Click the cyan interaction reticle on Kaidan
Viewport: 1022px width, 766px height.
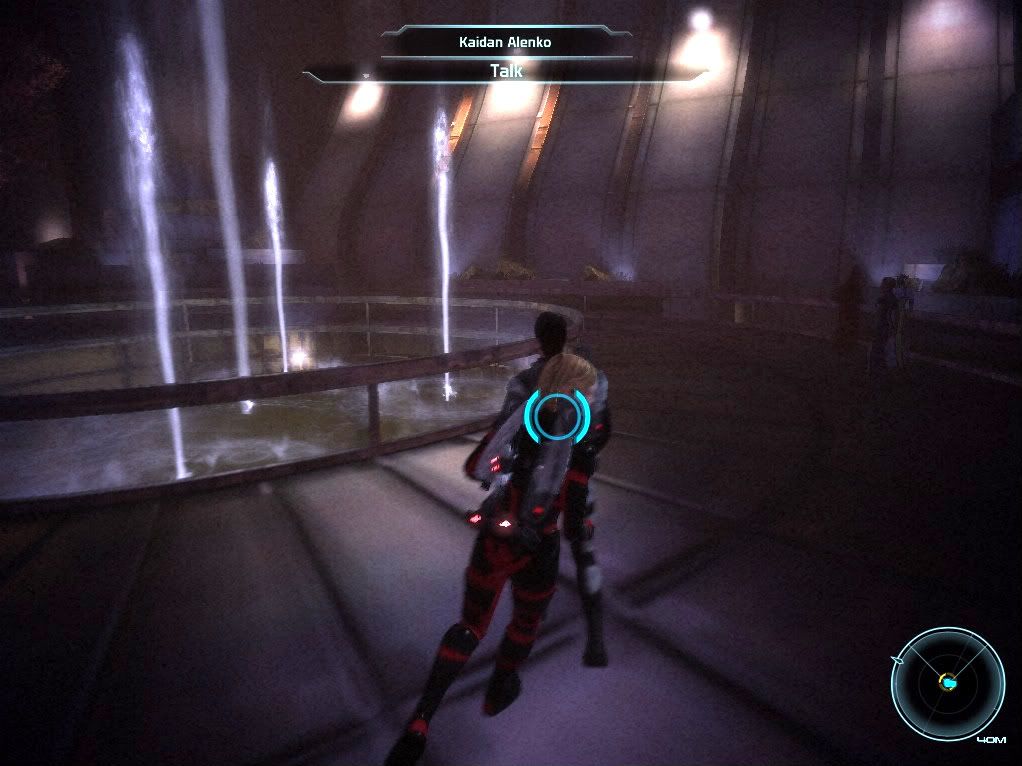coord(555,417)
